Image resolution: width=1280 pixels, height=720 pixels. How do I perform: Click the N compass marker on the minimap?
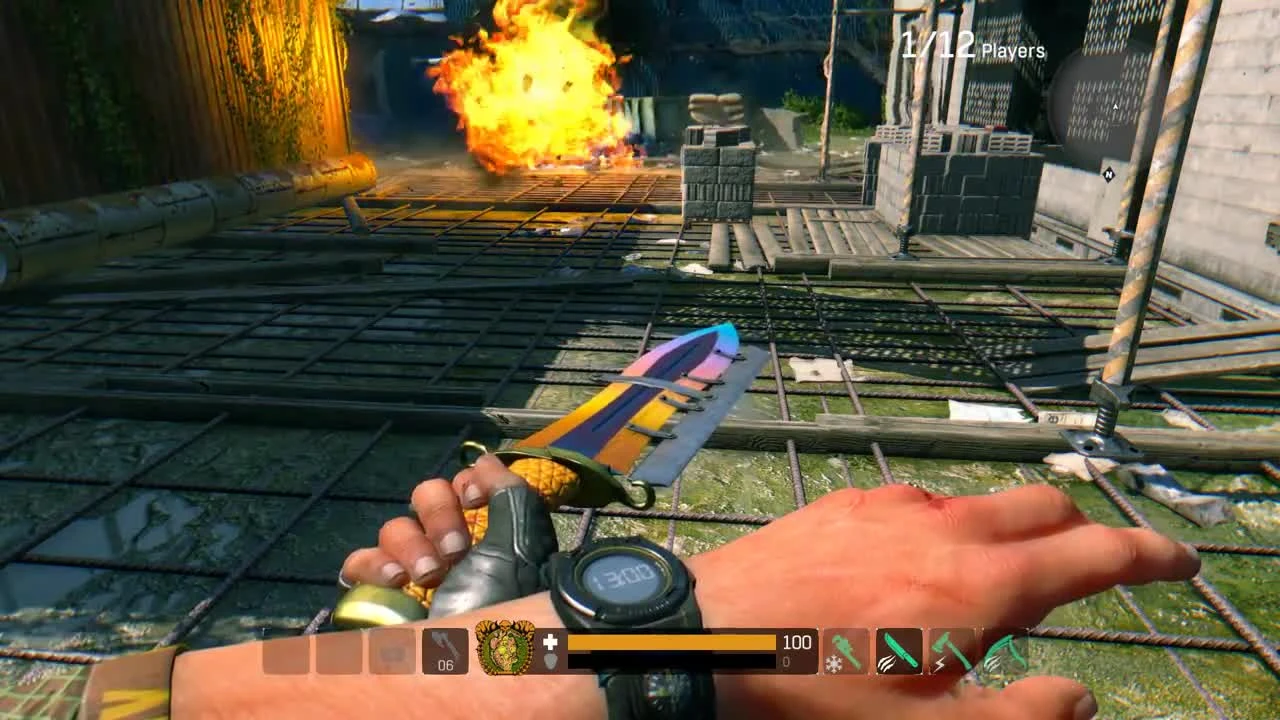(x=1109, y=174)
